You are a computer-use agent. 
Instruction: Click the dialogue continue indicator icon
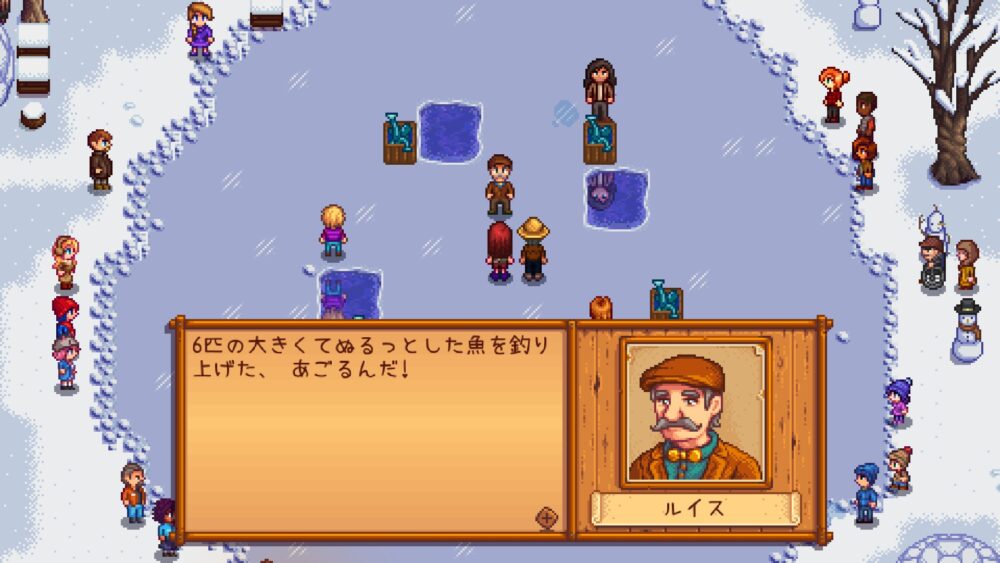coord(546,517)
